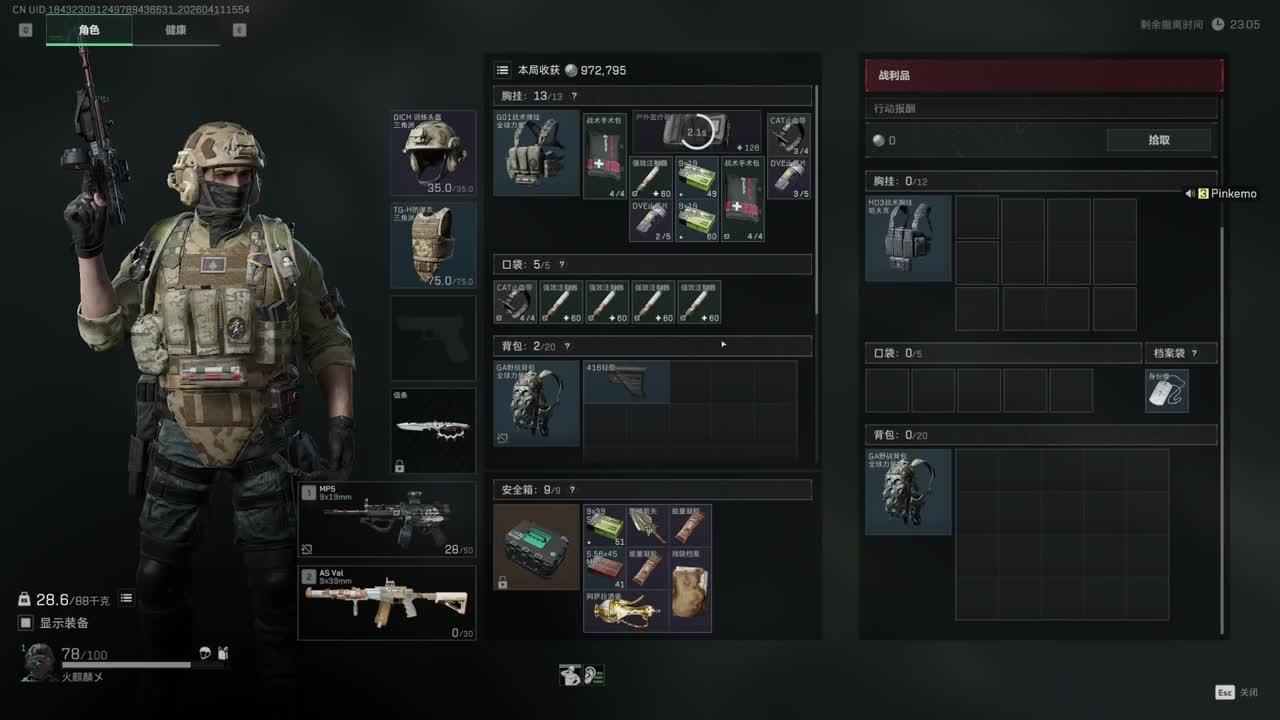Select the GA field backpack in your inventory
Screen dimensions: 1280x720
coord(536,403)
